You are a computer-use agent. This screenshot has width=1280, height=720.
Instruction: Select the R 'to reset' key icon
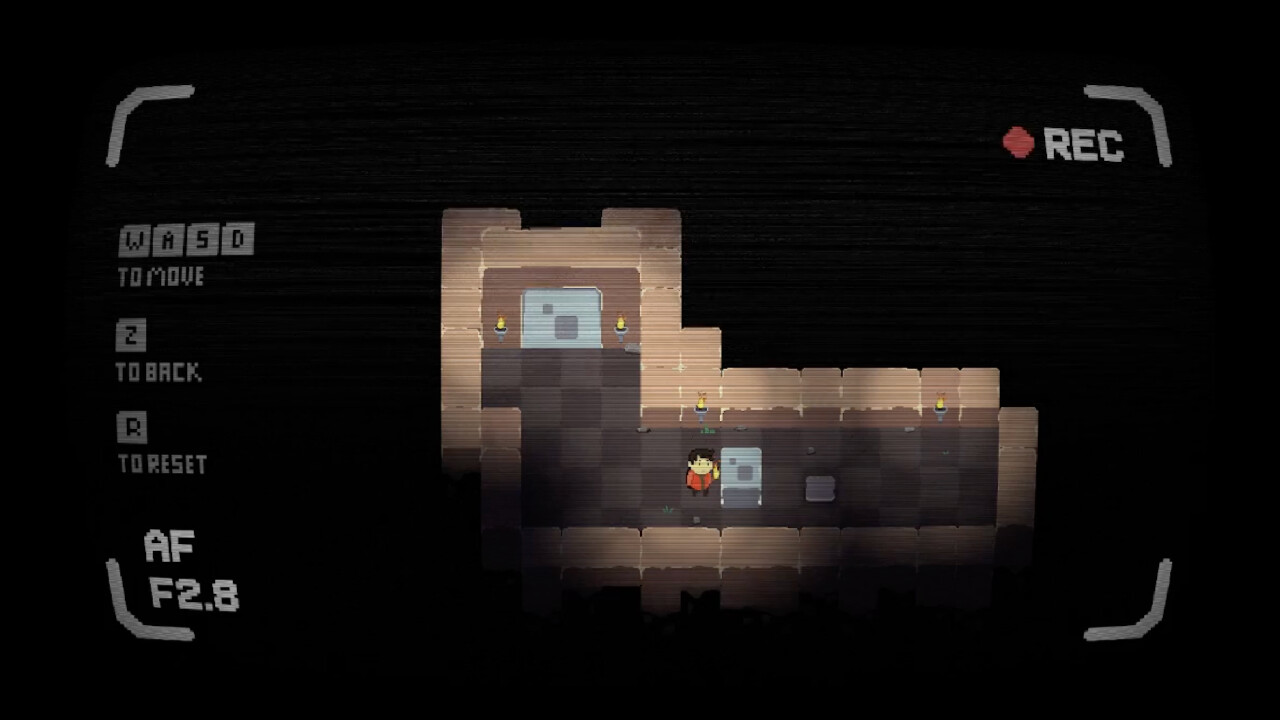(x=134, y=426)
